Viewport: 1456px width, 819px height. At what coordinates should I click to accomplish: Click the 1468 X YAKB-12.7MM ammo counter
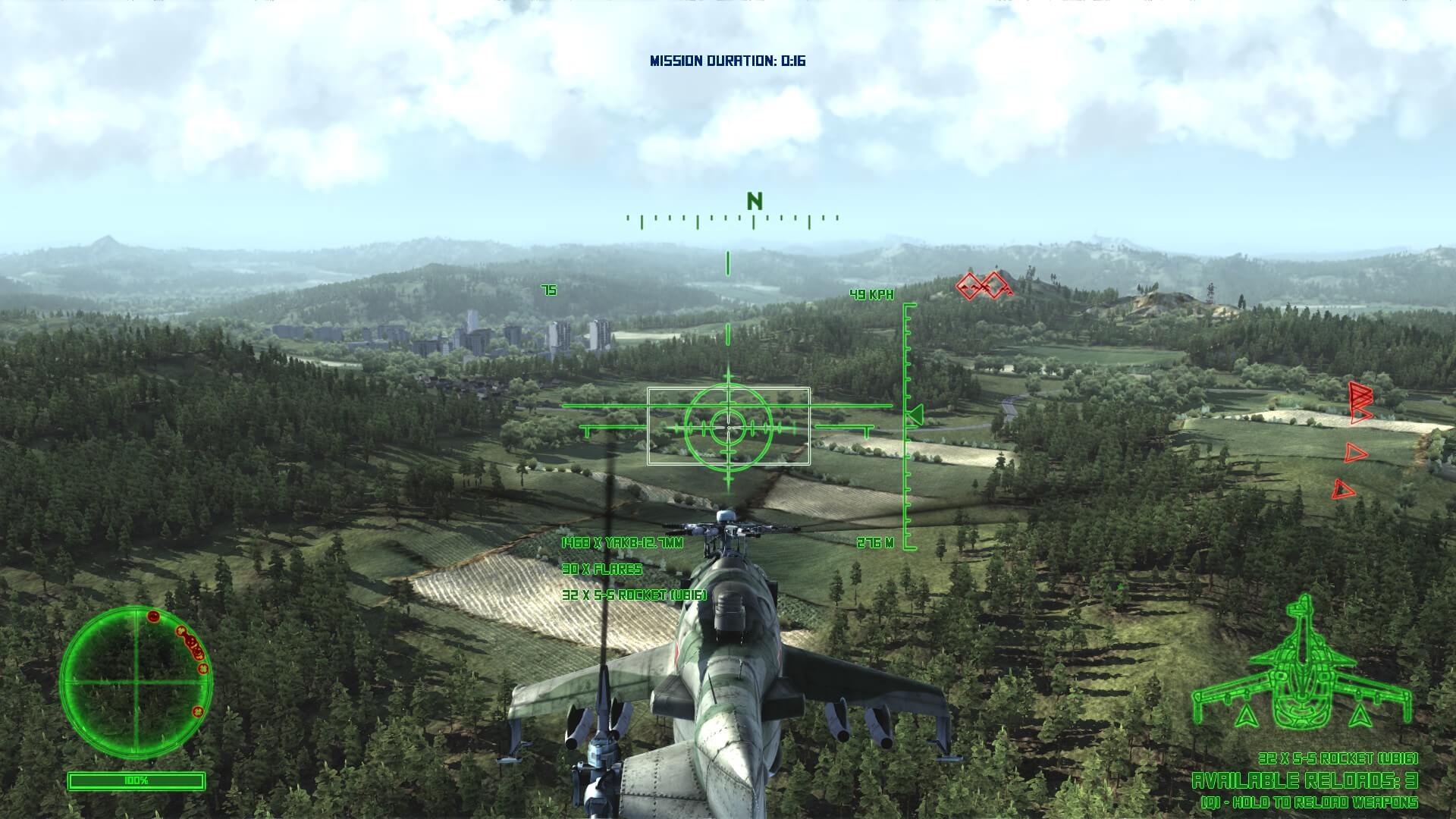(623, 541)
